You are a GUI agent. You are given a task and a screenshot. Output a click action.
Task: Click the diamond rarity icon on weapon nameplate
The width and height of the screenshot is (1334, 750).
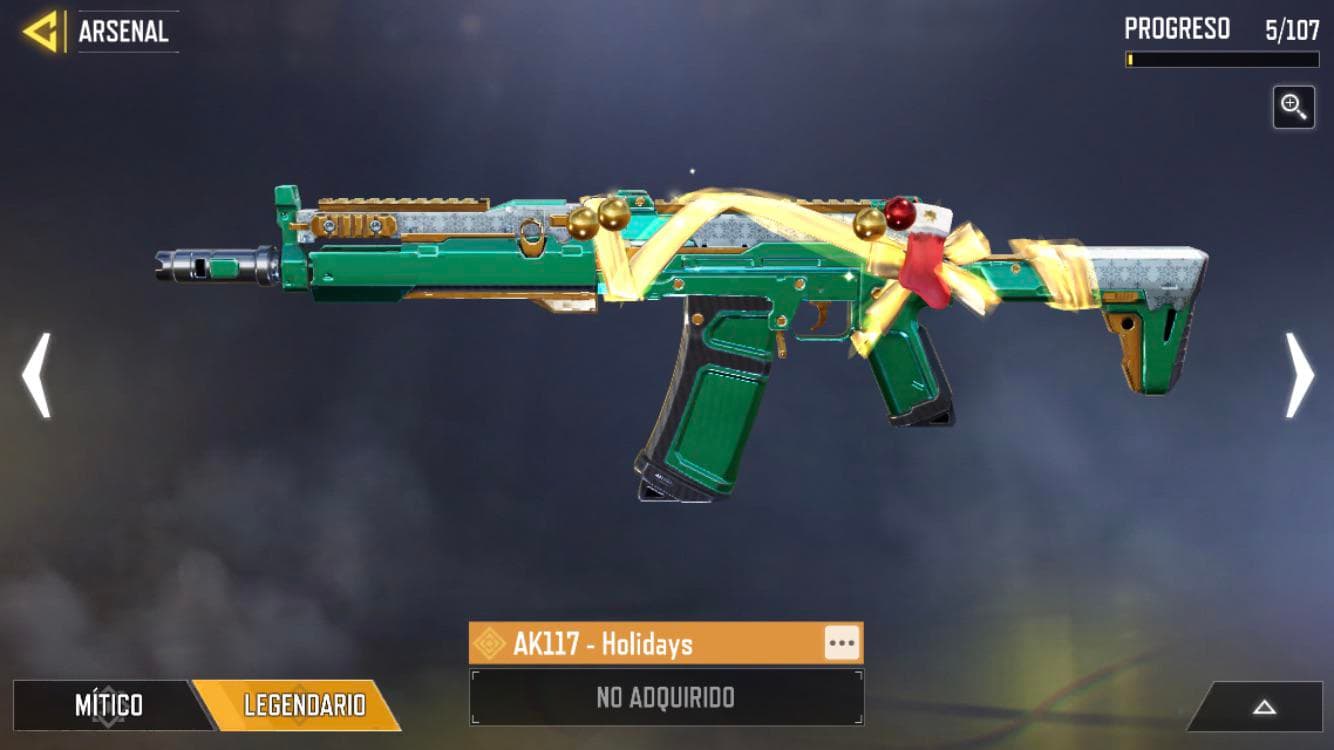point(491,645)
